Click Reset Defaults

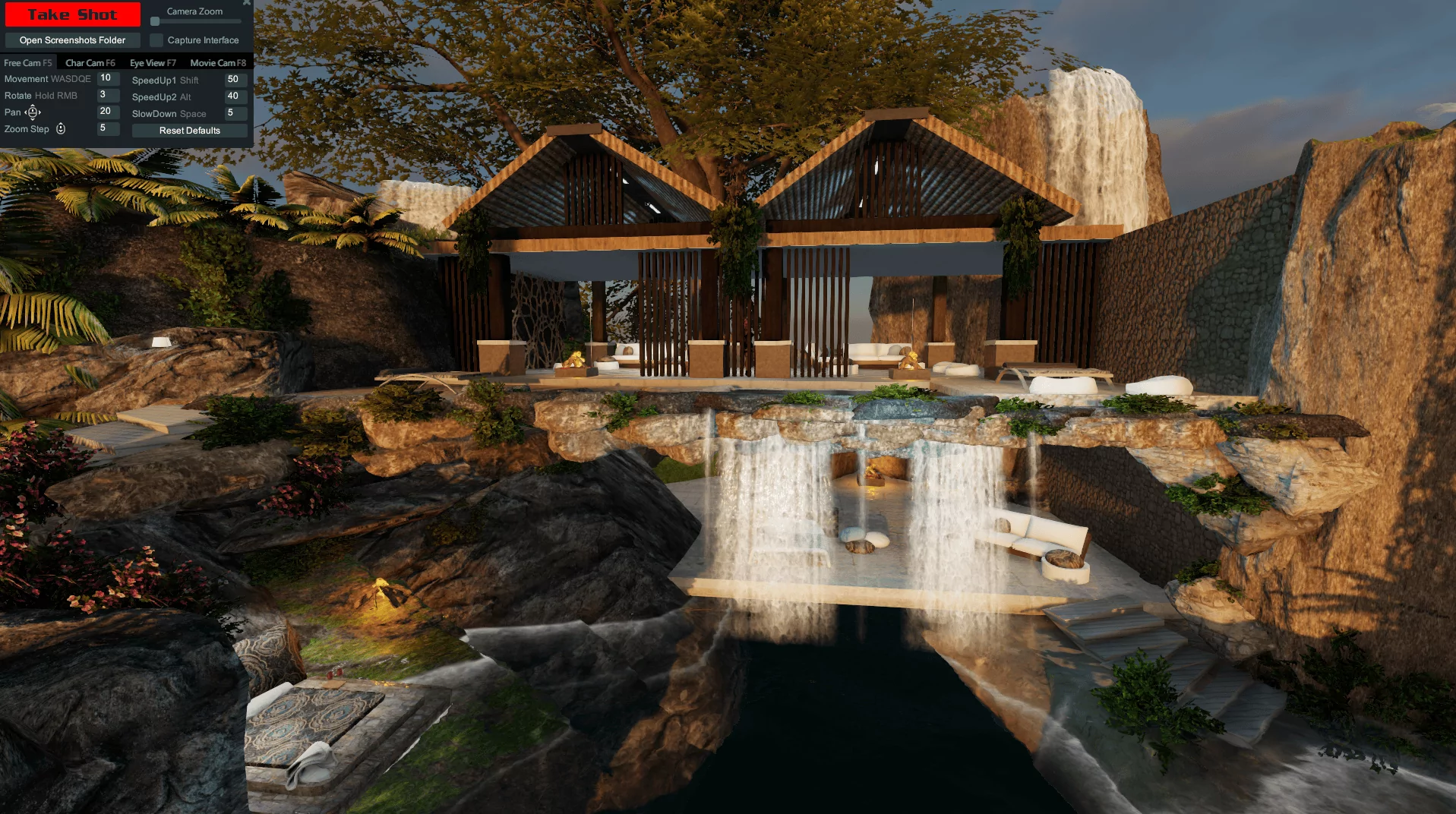click(188, 130)
